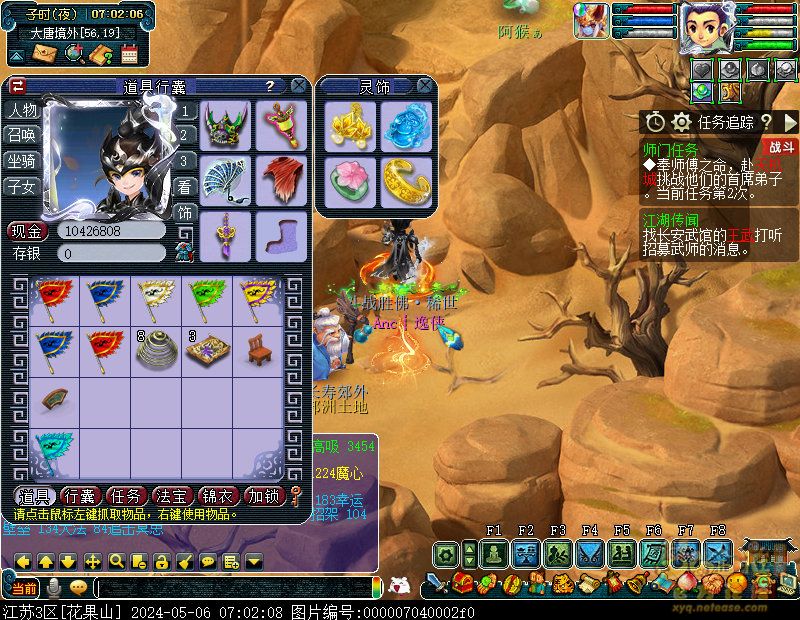Select the 坐骑 mount tab
Screen dimensions: 800x620
tap(22, 161)
